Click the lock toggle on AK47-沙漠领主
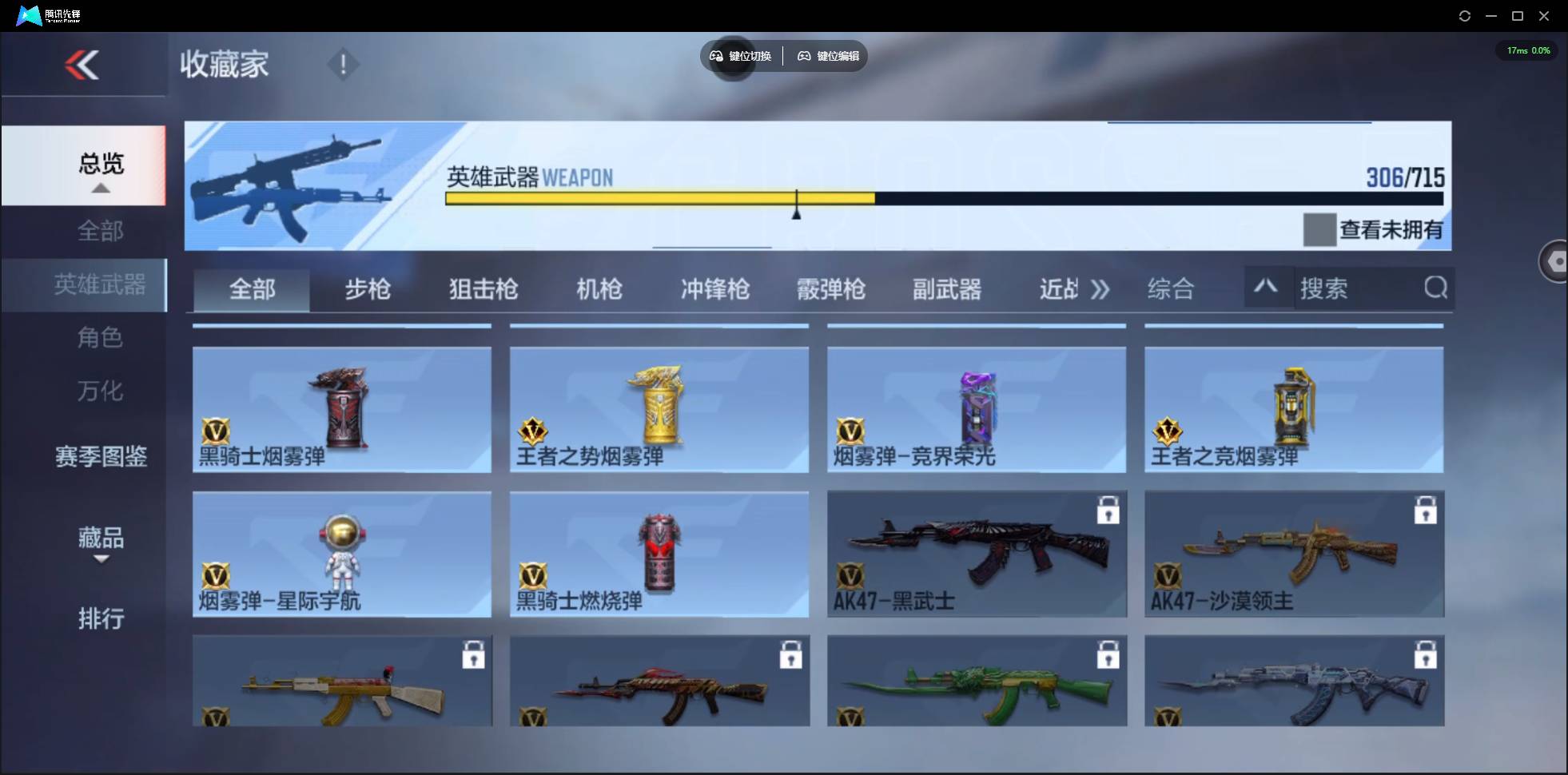Viewport: 1568px width, 775px height. pyautogui.click(x=1427, y=511)
